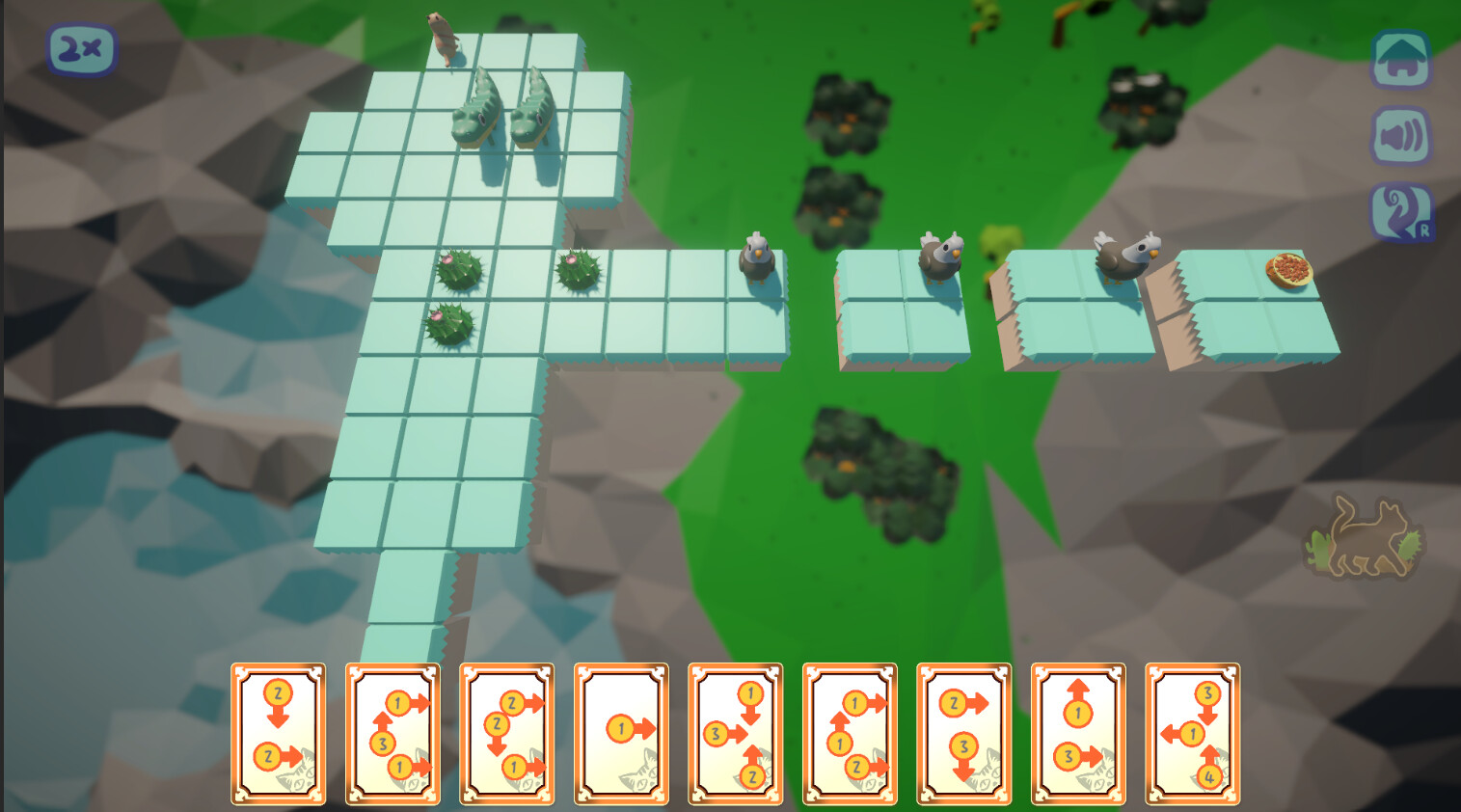Pick the '1 up, 3 right' movement card

click(1077, 735)
